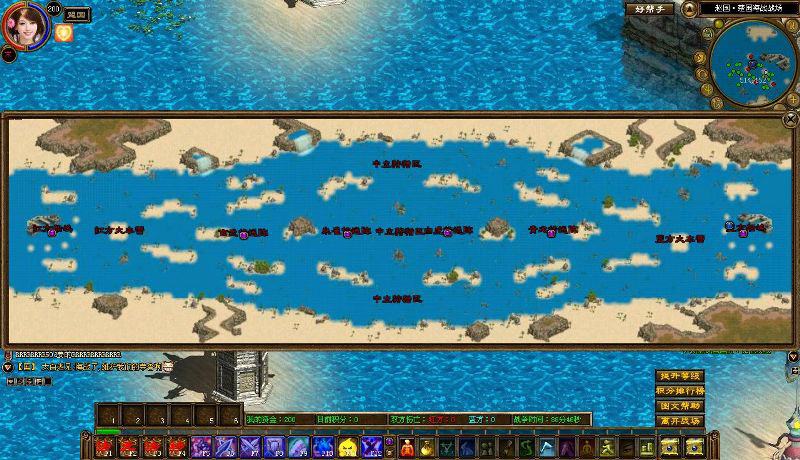
Task: Select the yellow face skill icon
Action: [348, 446]
